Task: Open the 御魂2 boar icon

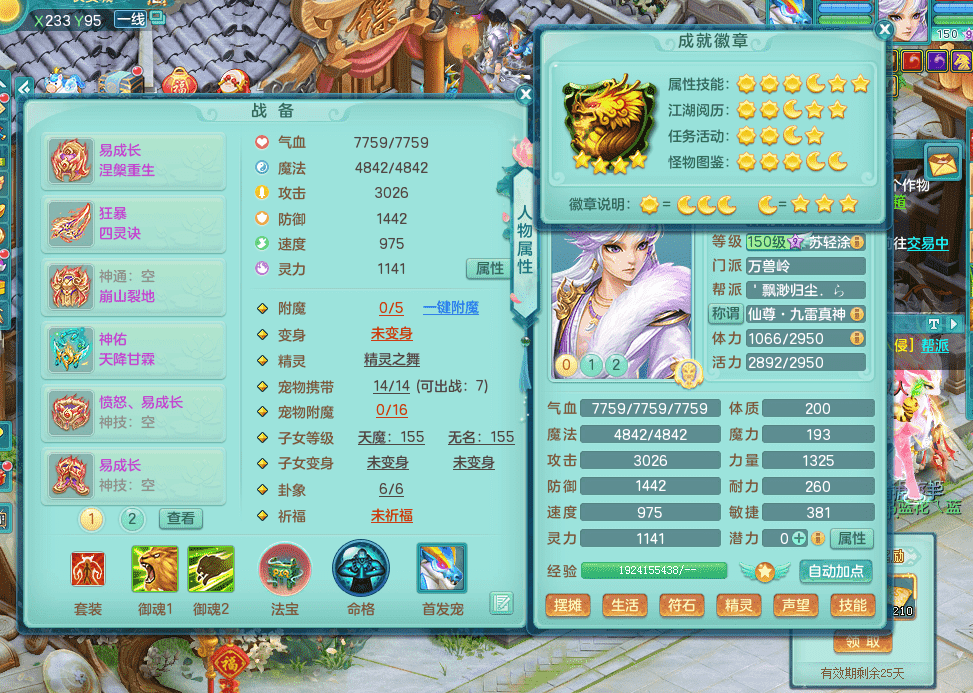Action: tap(211, 569)
